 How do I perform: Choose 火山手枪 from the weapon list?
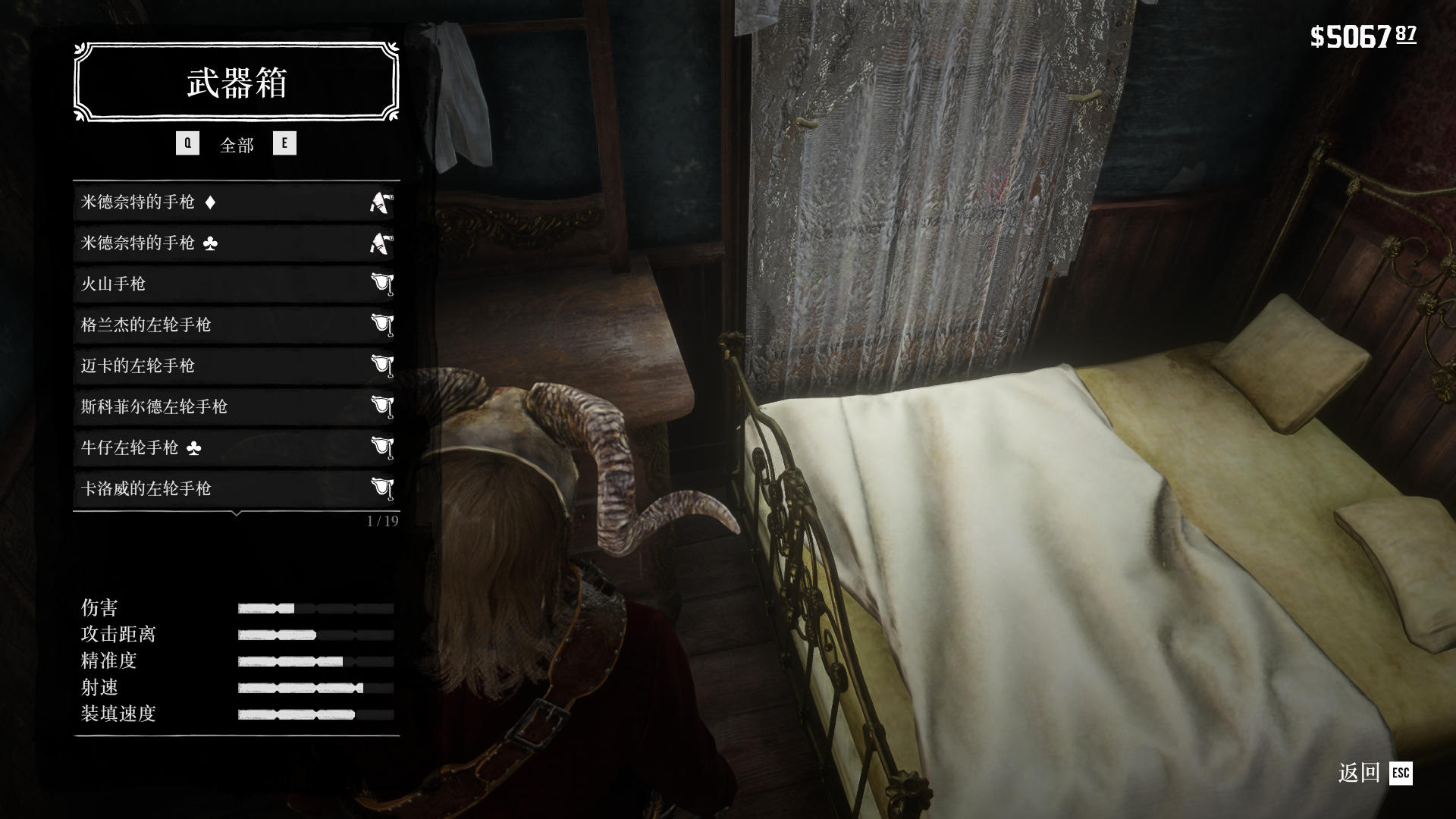pos(236,284)
